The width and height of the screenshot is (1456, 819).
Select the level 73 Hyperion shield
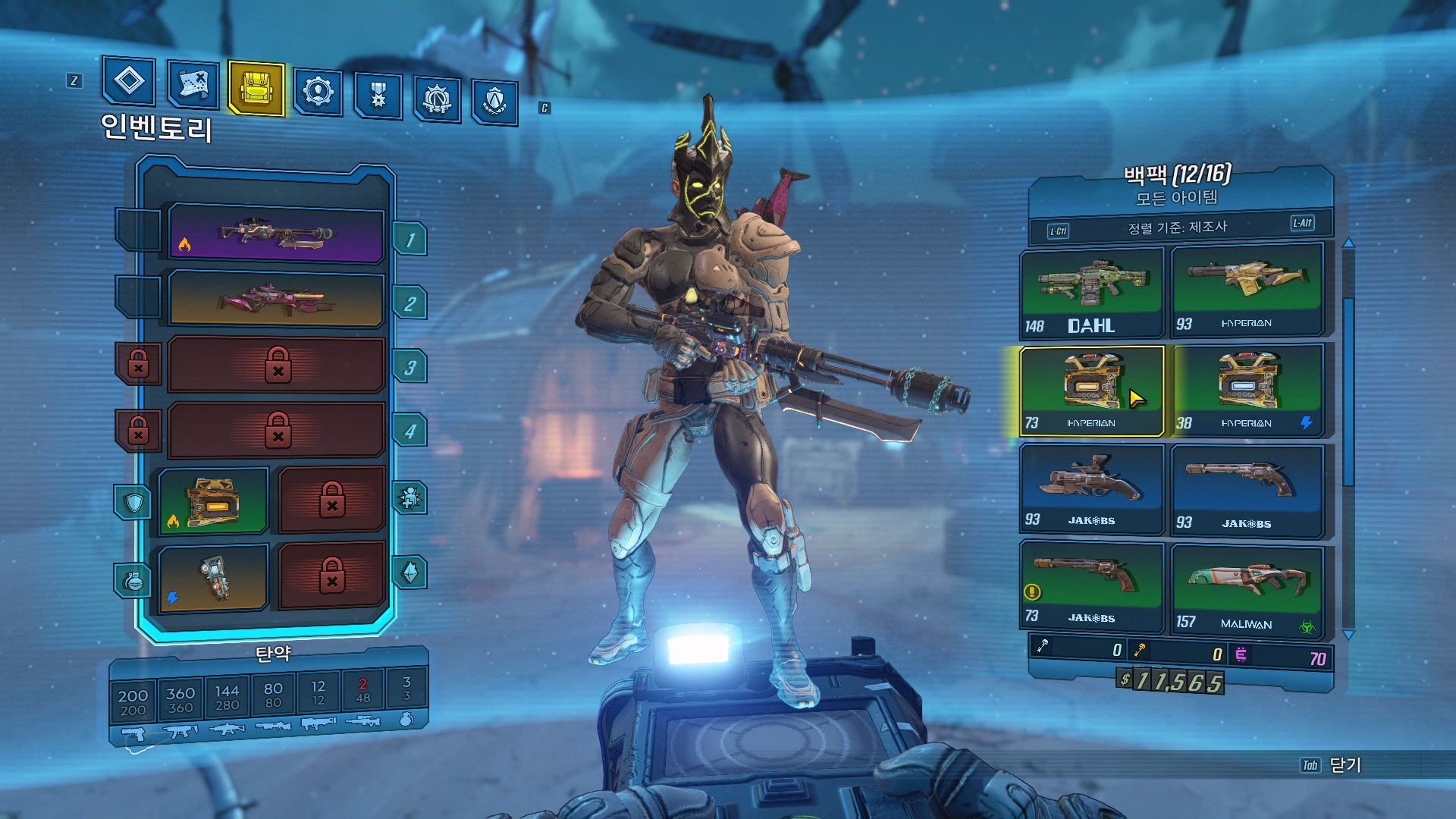pyautogui.click(x=1091, y=391)
